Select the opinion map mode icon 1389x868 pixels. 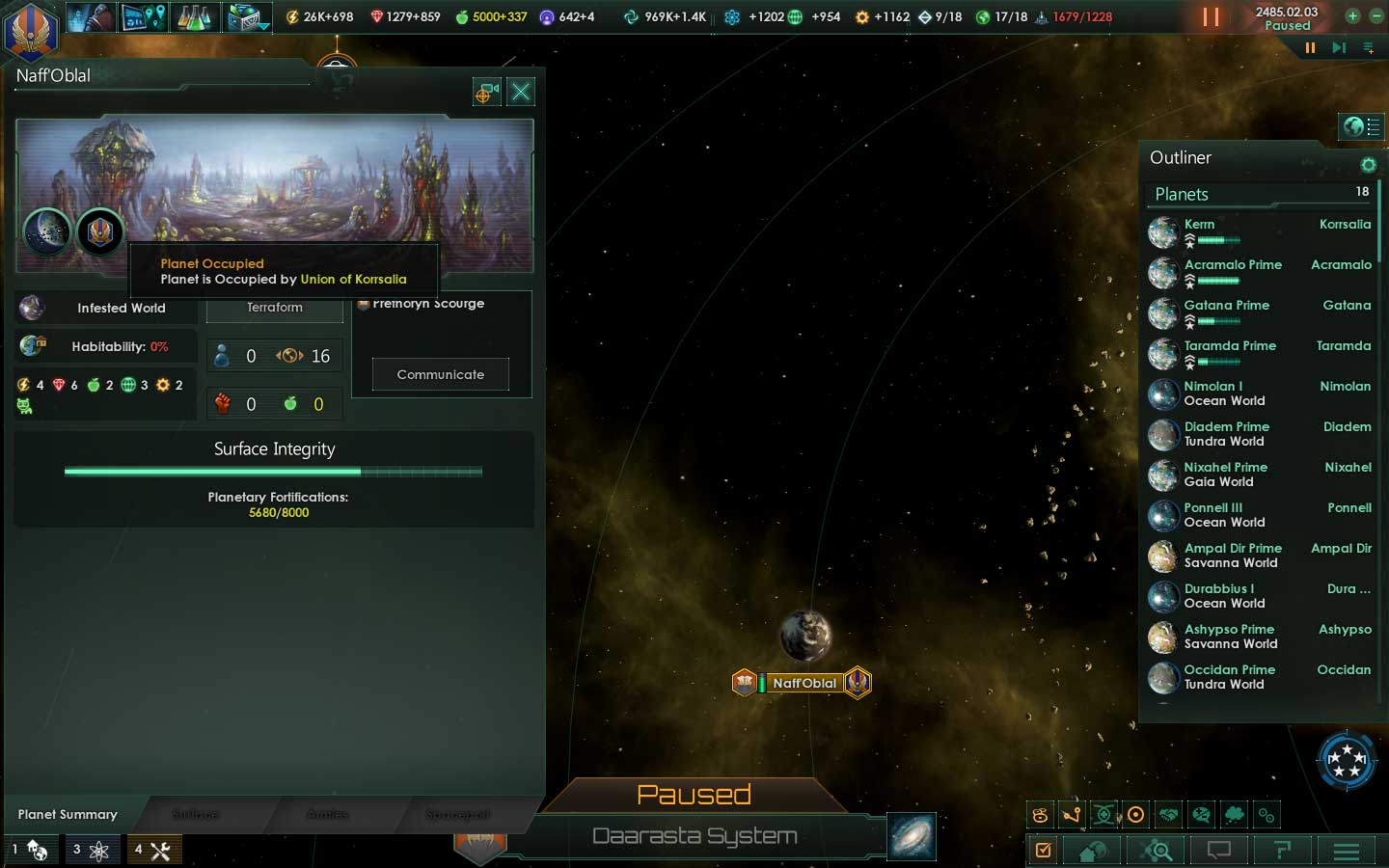pyautogui.click(x=1200, y=815)
